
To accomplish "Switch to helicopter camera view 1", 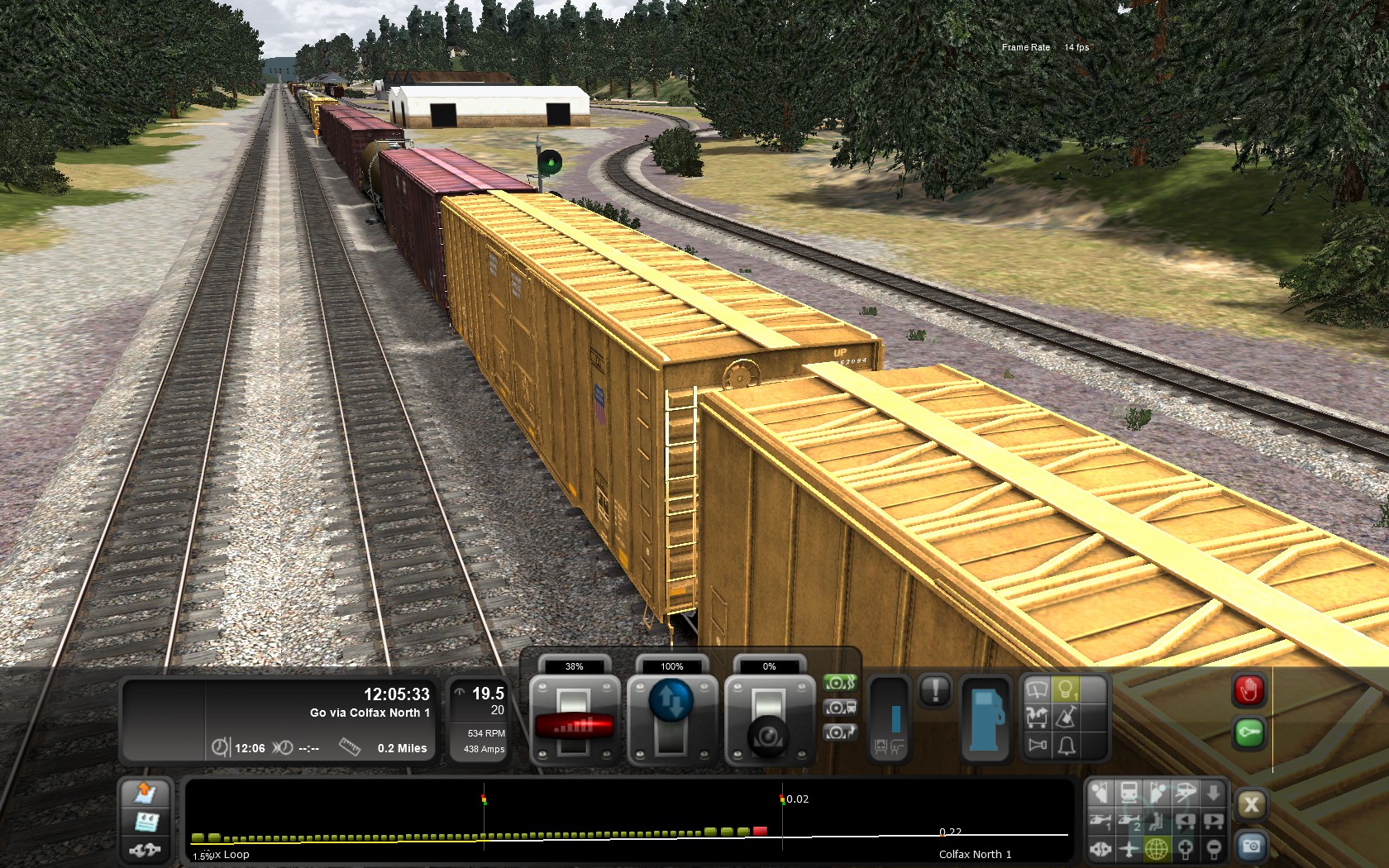I will (1100, 821).
